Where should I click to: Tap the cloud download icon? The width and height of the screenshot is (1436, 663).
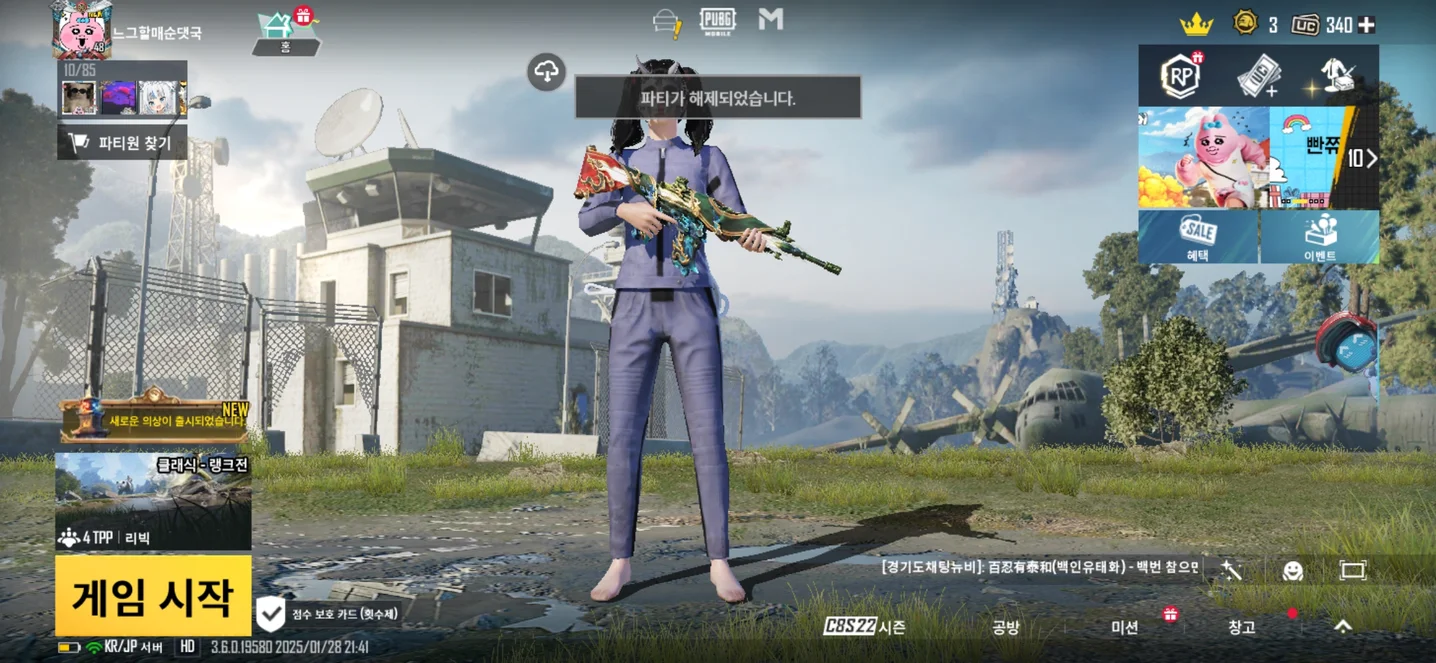[547, 72]
